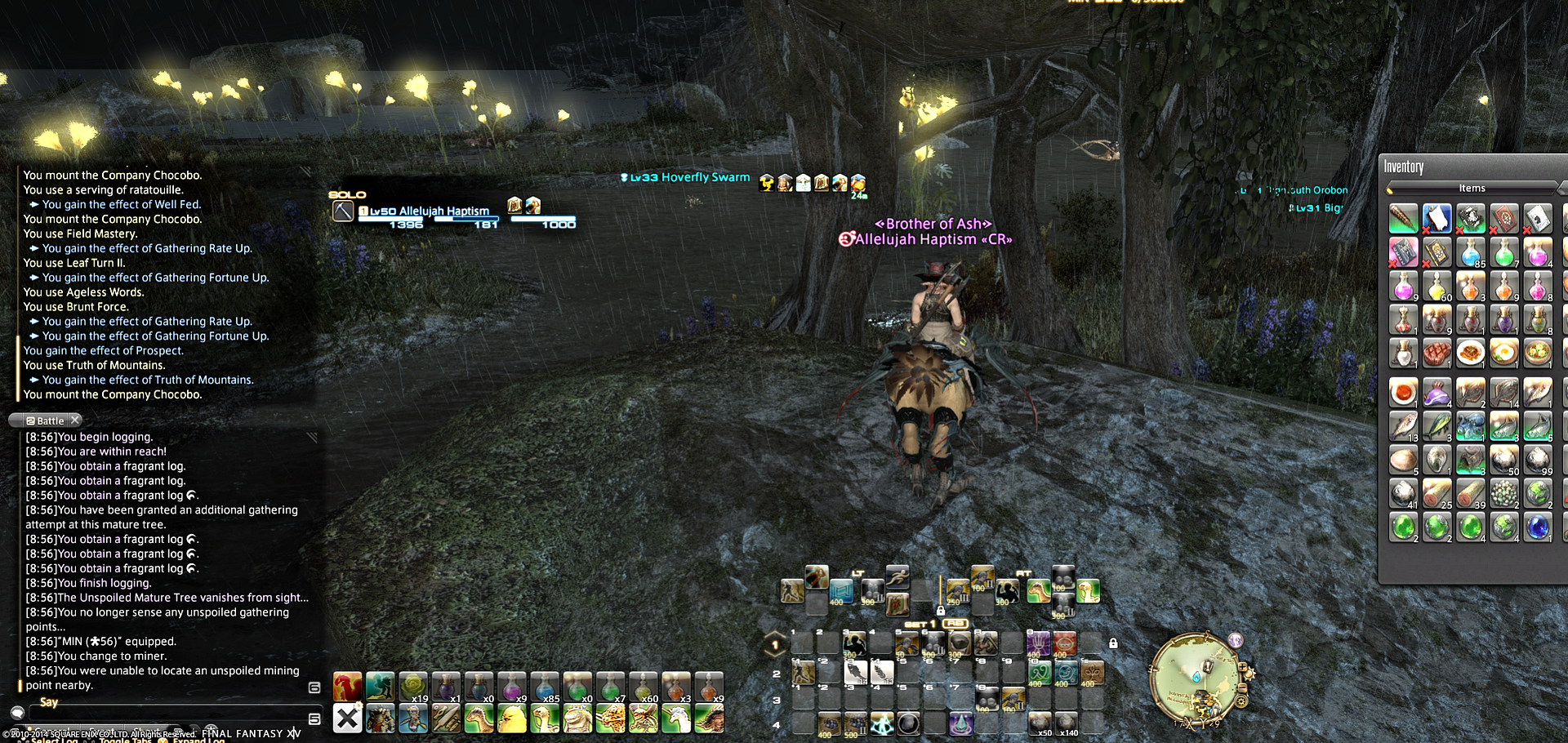Viewport: 1568px width, 743px height.
Task: Use the treasure map icon on cross hotbar
Action: pos(897,605)
